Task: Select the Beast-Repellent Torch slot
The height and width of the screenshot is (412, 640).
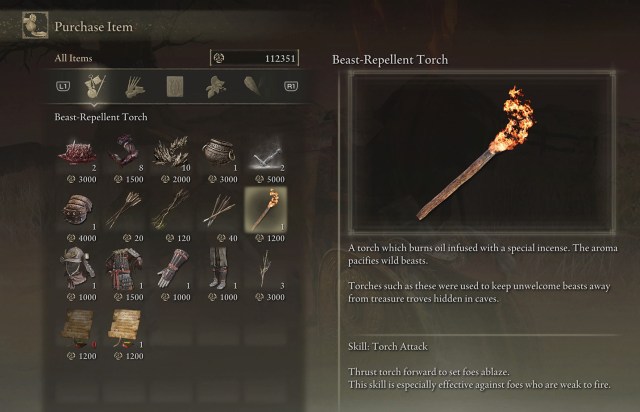Action: (x=264, y=210)
